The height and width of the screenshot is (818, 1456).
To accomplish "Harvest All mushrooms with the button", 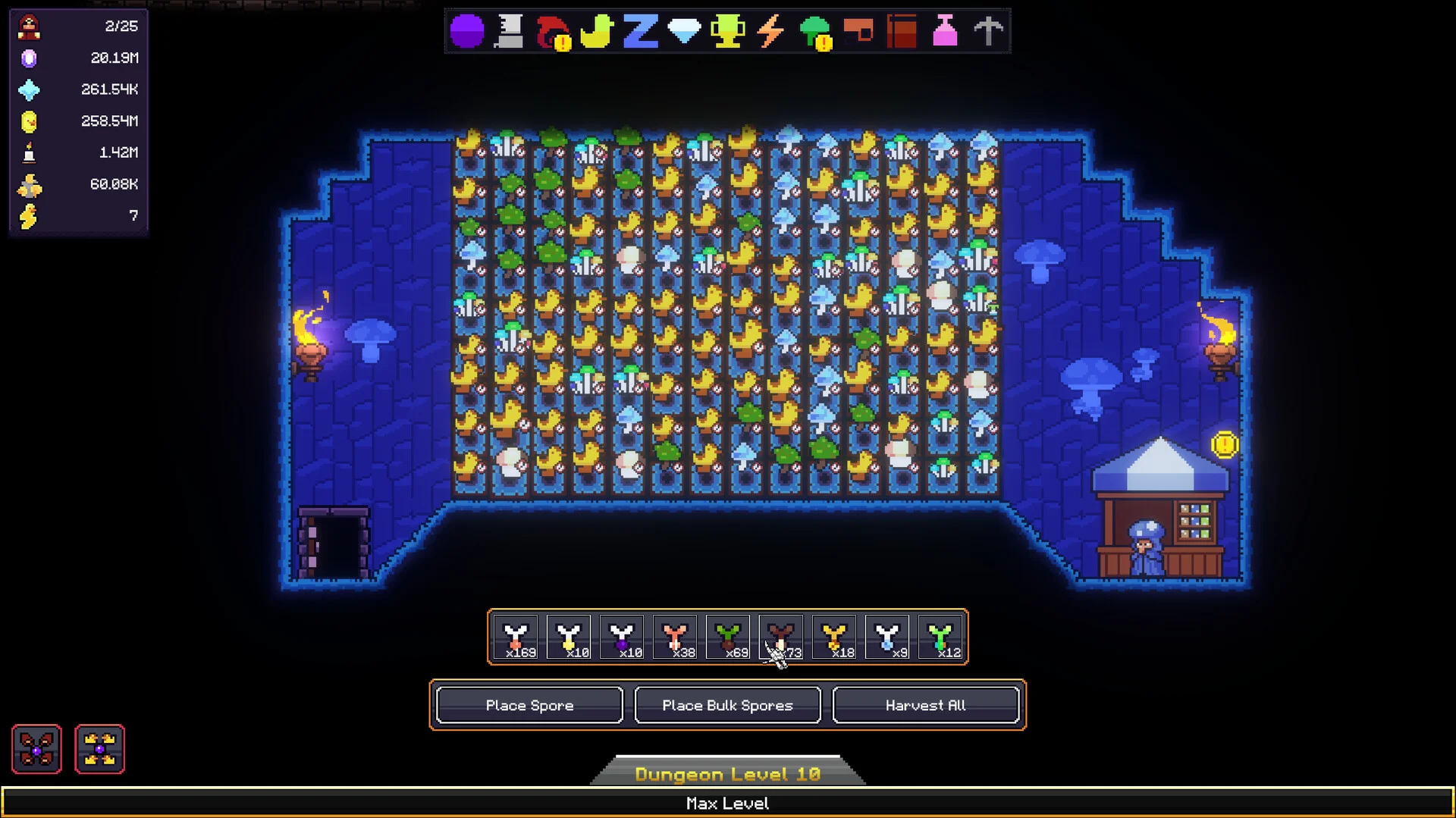I will pos(925,705).
